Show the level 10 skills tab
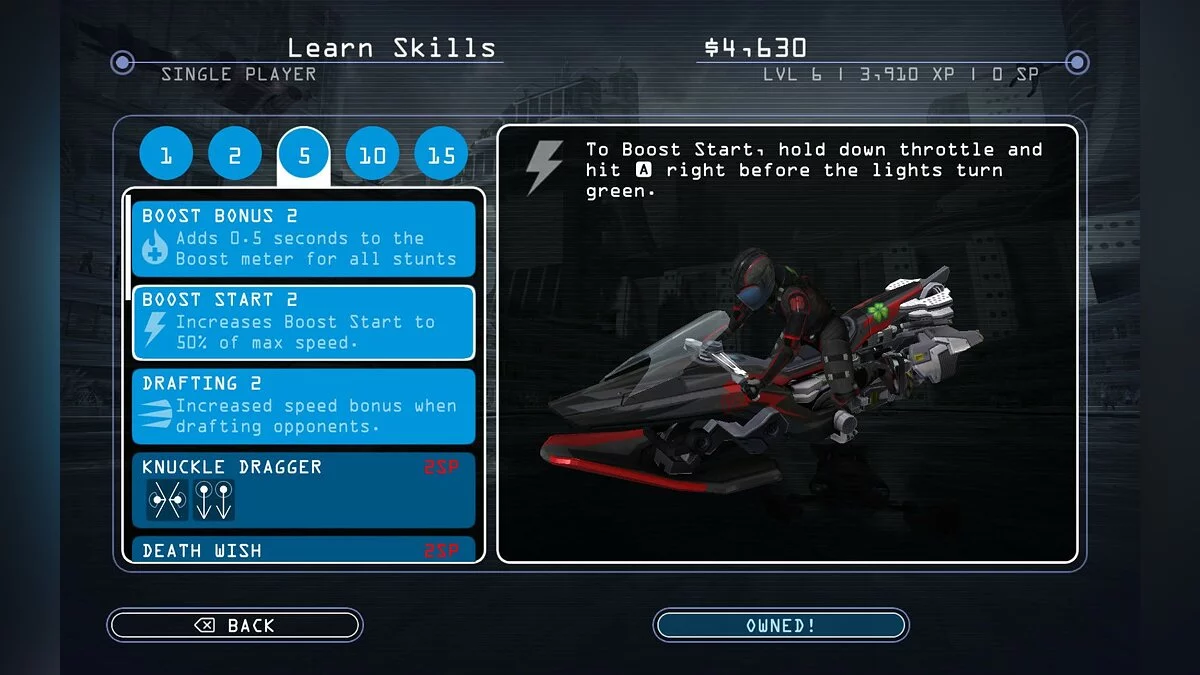Screen dimensions: 1200x675 pos(372,155)
